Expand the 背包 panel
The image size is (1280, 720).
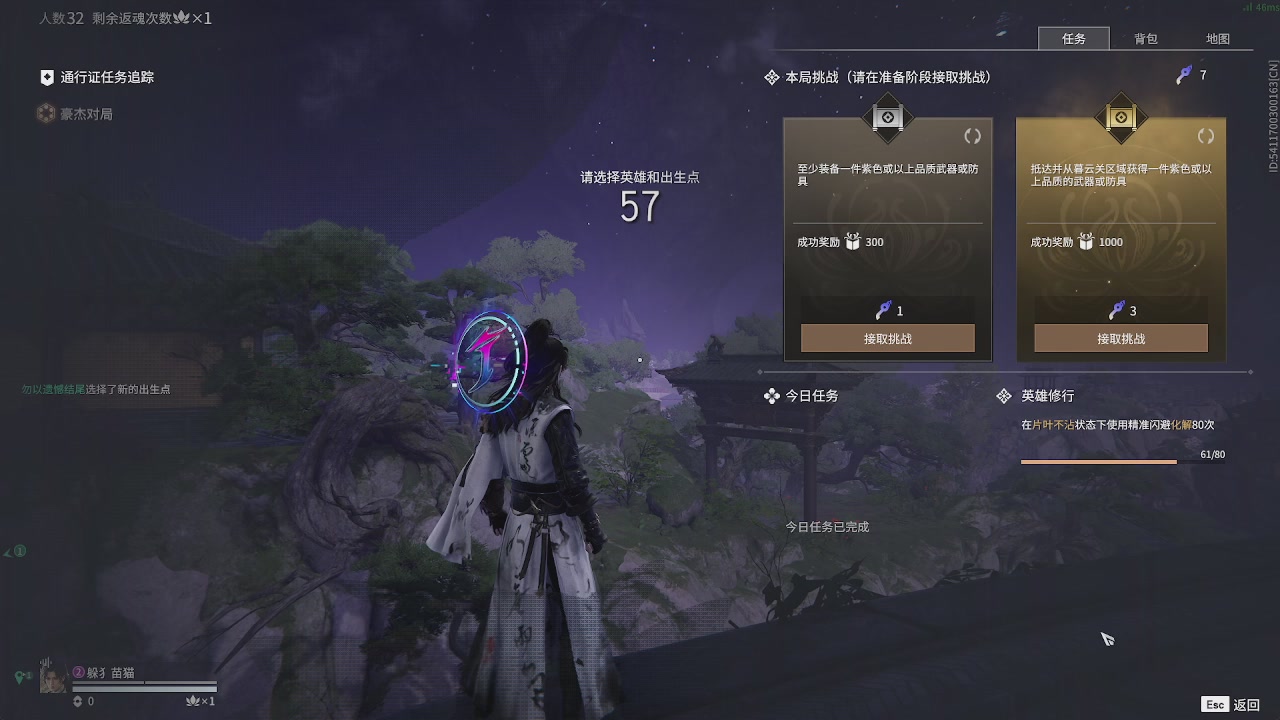[1148, 39]
